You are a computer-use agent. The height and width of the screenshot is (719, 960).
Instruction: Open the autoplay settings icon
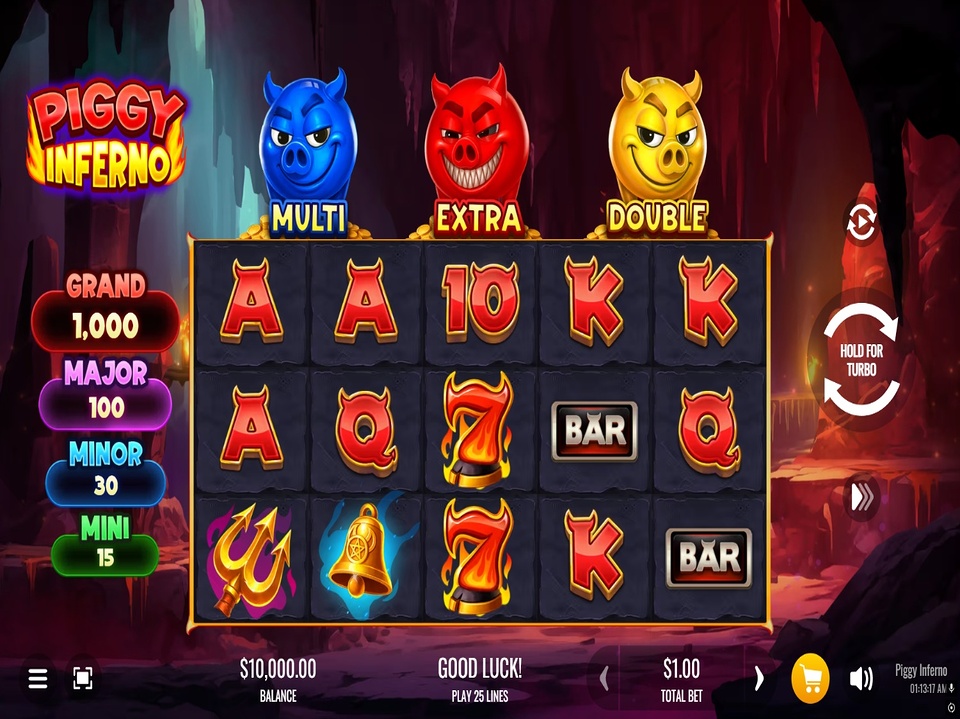(860, 222)
